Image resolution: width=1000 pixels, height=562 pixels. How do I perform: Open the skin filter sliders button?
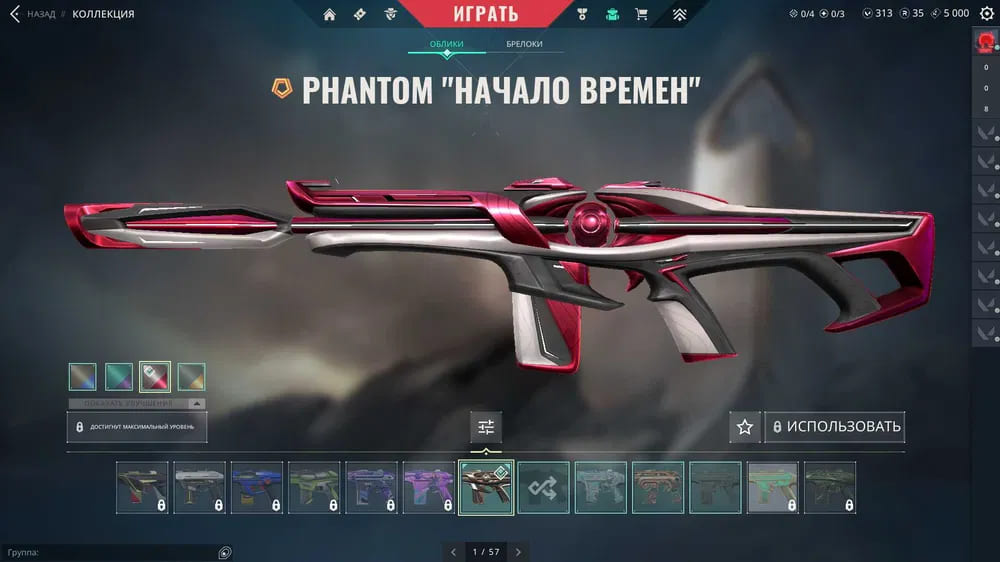[x=486, y=427]
